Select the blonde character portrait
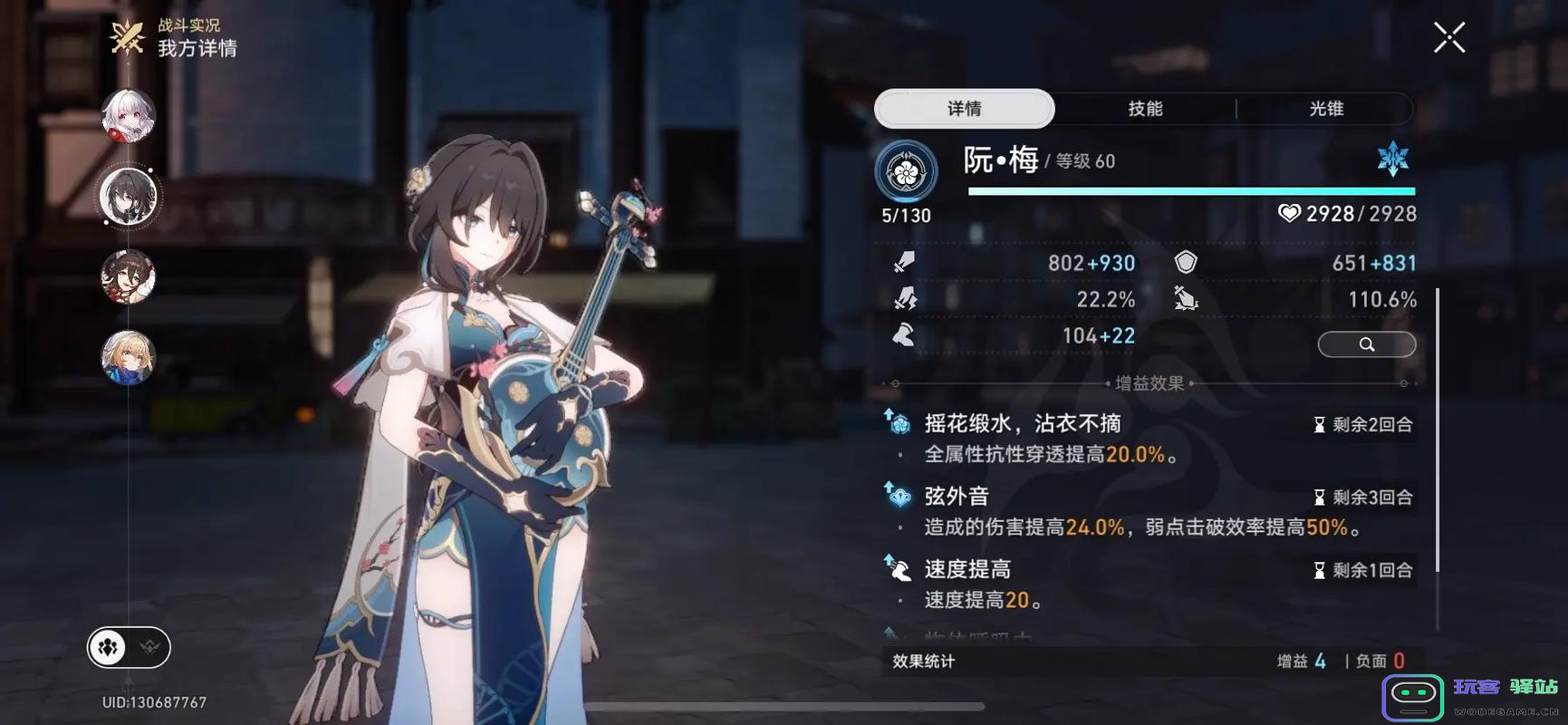 (128, 357)
